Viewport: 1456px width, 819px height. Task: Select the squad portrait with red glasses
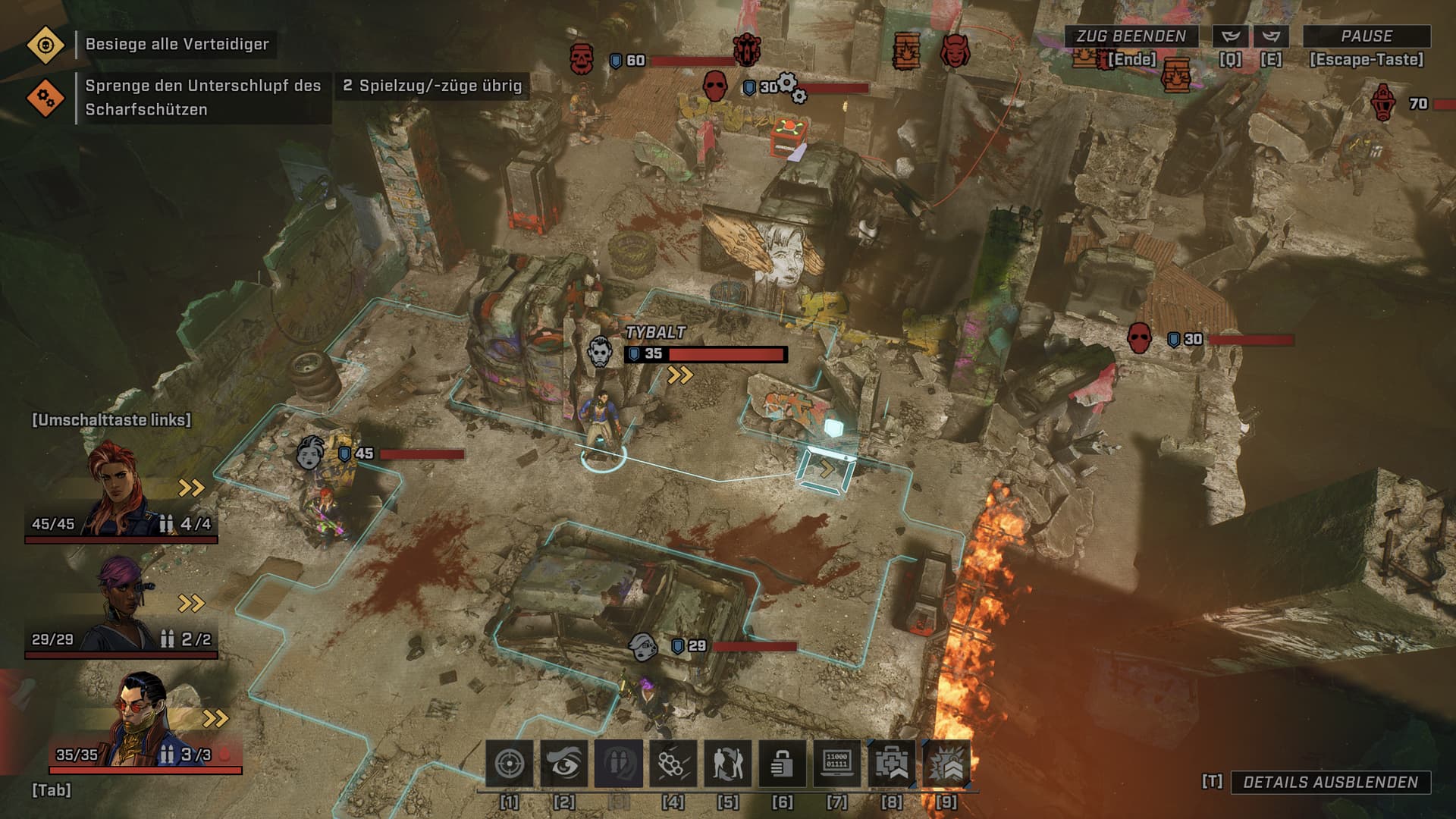pos(143,720)
